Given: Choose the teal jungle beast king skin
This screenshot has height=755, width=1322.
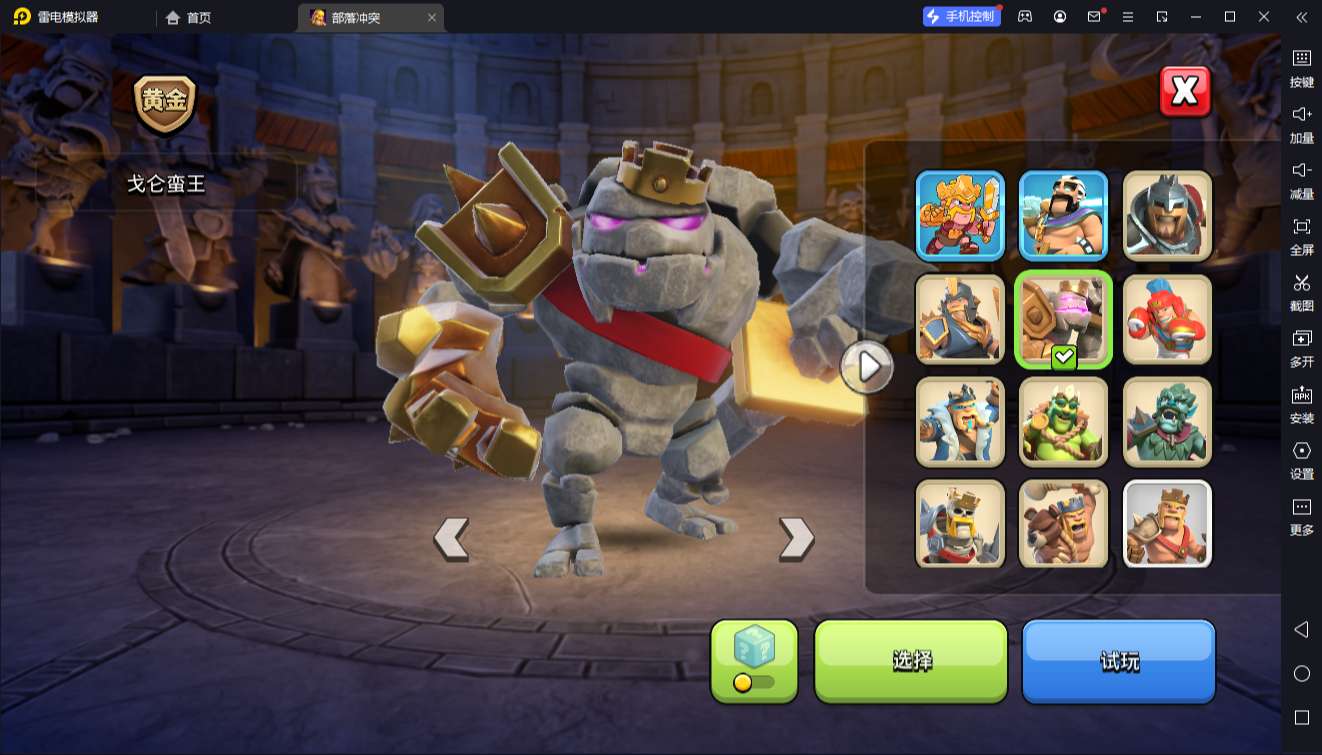Looking at the screenshot, I should (x=1167, y=422).
